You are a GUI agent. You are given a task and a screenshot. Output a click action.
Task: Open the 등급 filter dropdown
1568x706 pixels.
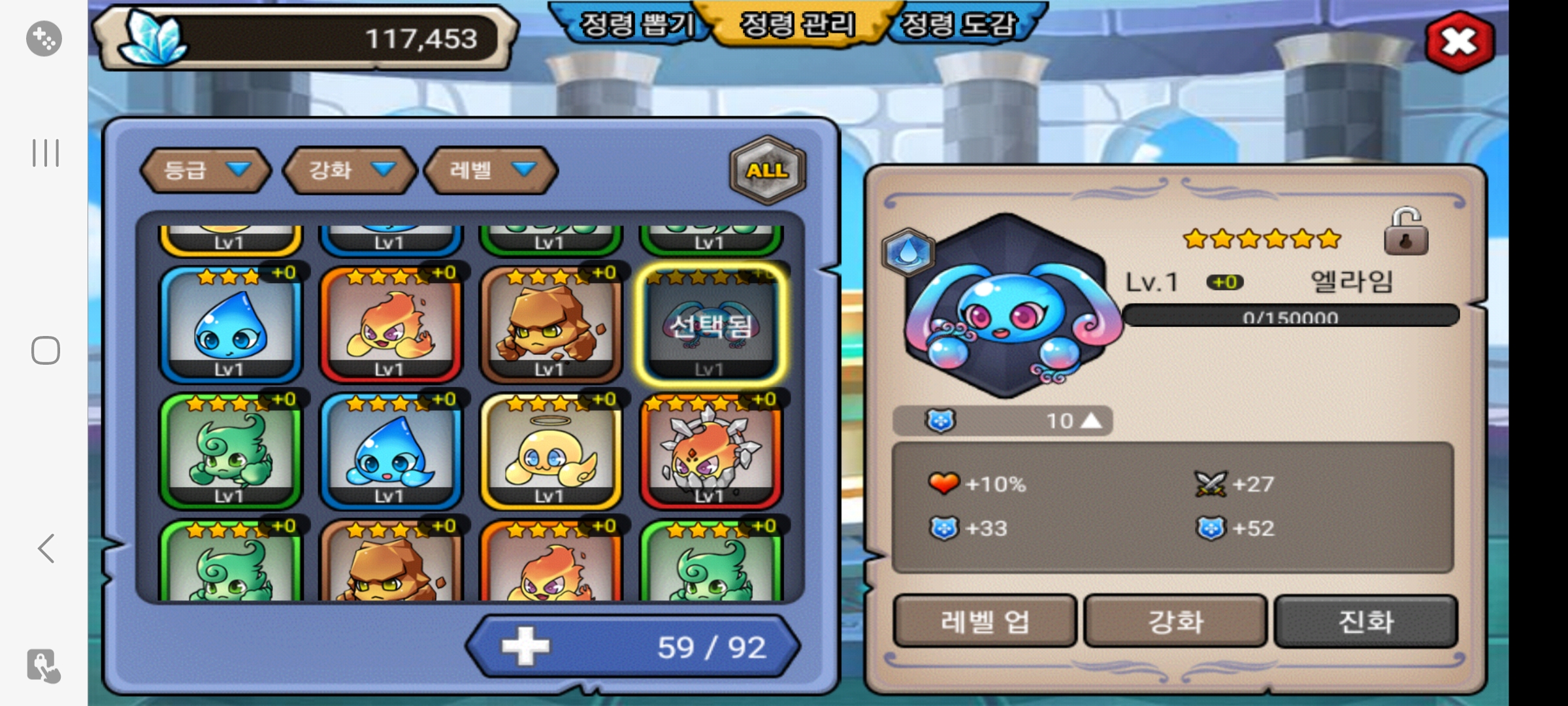coord(205,170)
